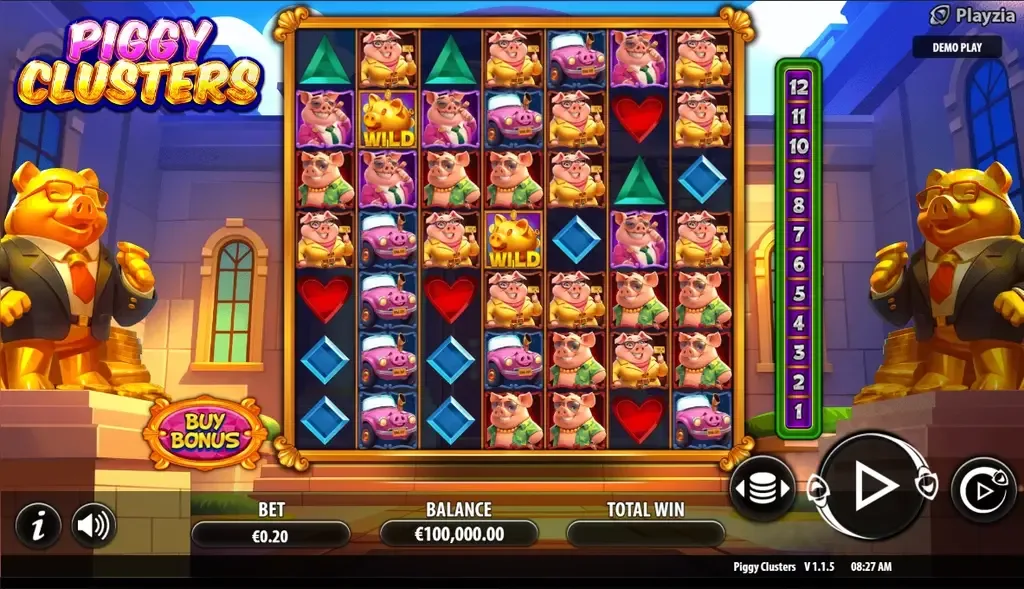Open the bet coin stack selector
This screenshot has width=1024, height=589.
click(x=764, y=489)
